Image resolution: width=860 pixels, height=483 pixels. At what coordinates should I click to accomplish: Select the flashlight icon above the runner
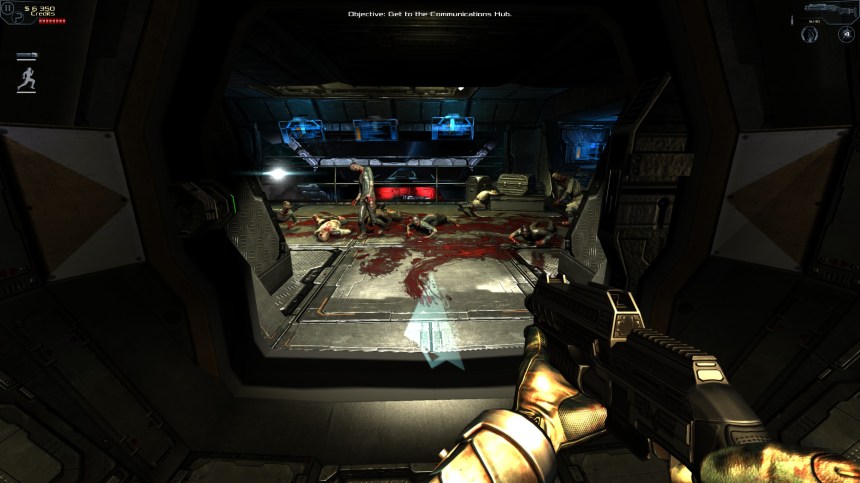tap(27, 56)
